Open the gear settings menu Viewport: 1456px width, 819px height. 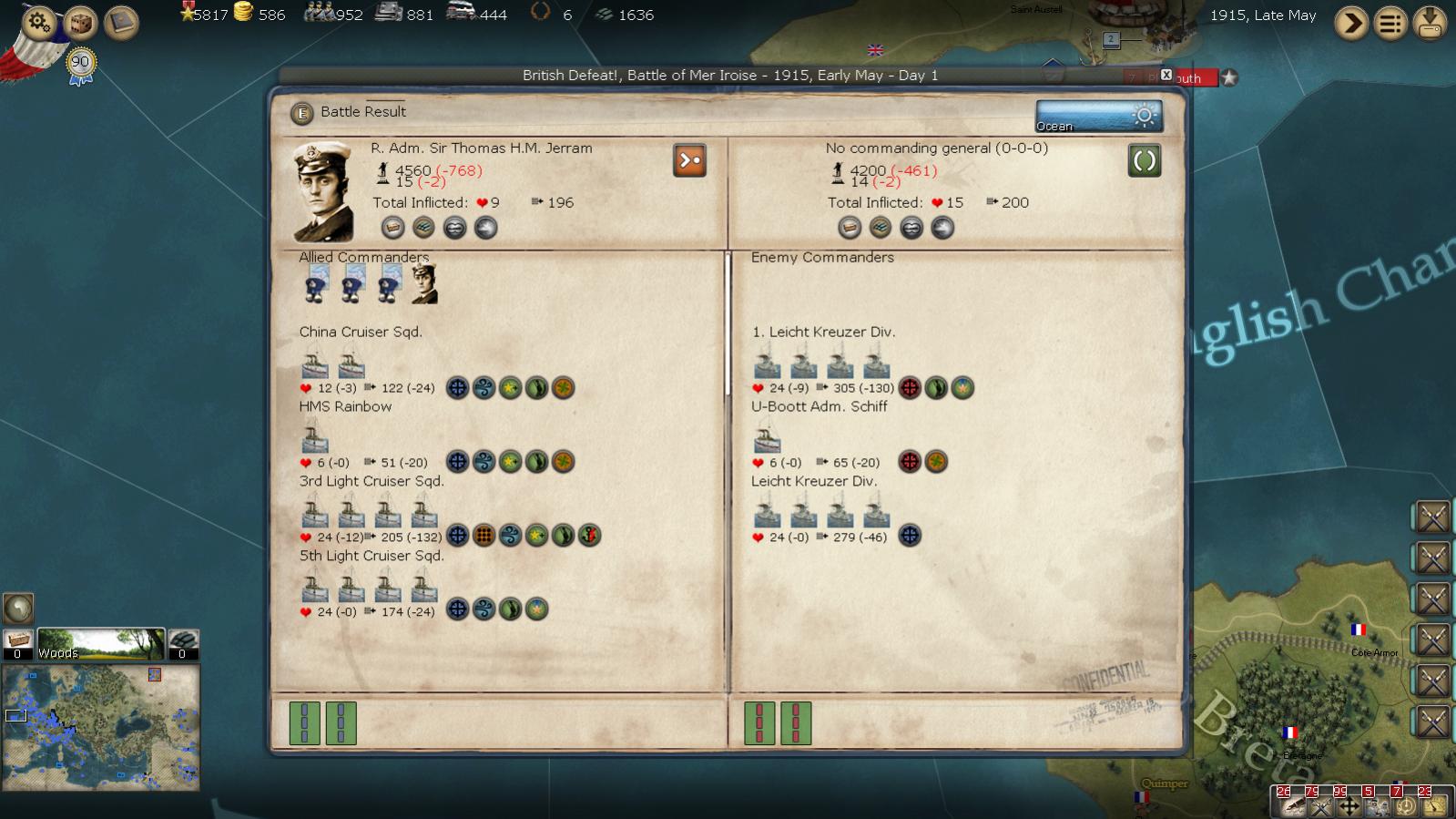(x=39, y=21)
